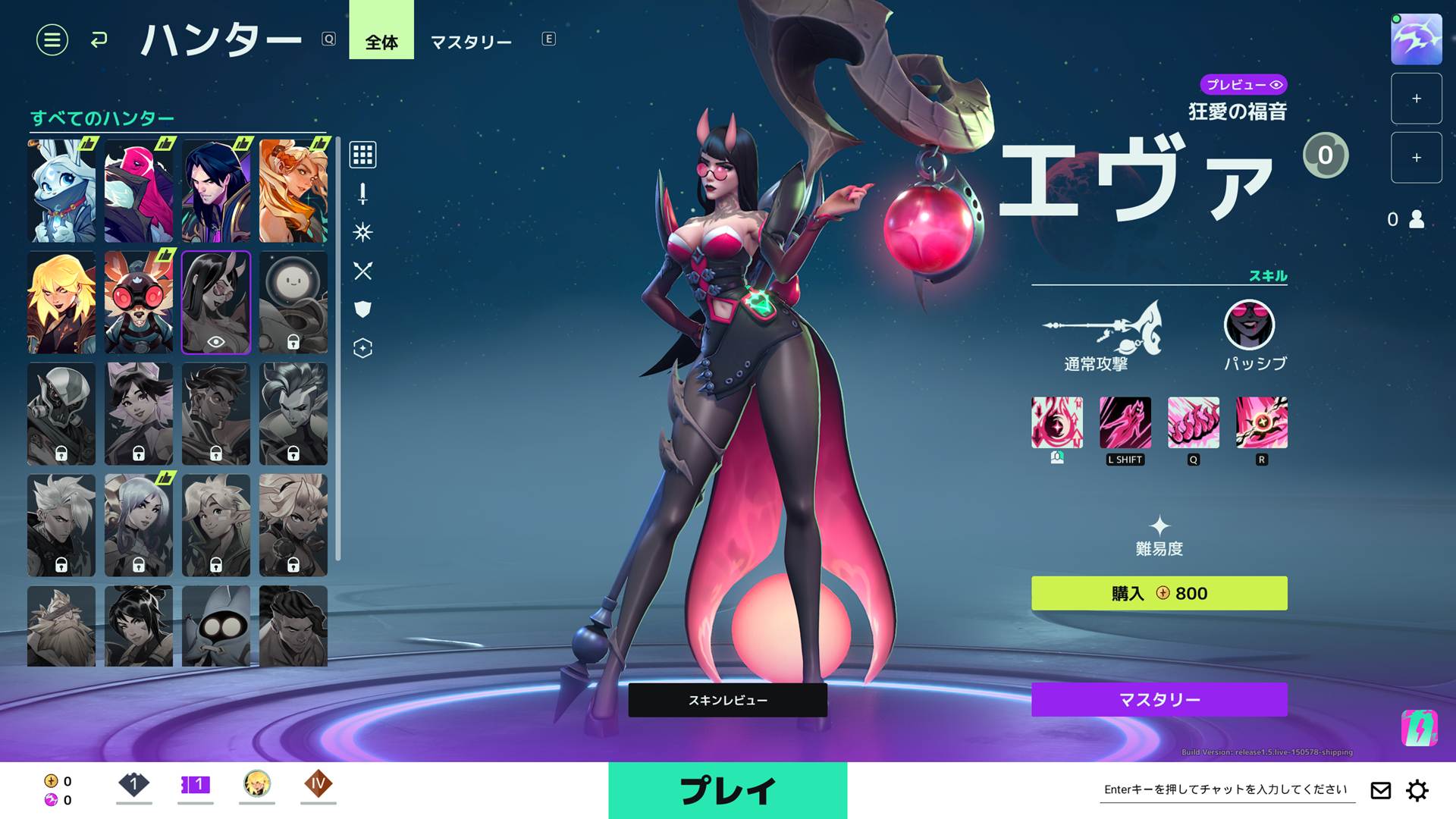Pick the red-goggled creature hunter portrait
Screen dimensions: 1456x819
139,303
